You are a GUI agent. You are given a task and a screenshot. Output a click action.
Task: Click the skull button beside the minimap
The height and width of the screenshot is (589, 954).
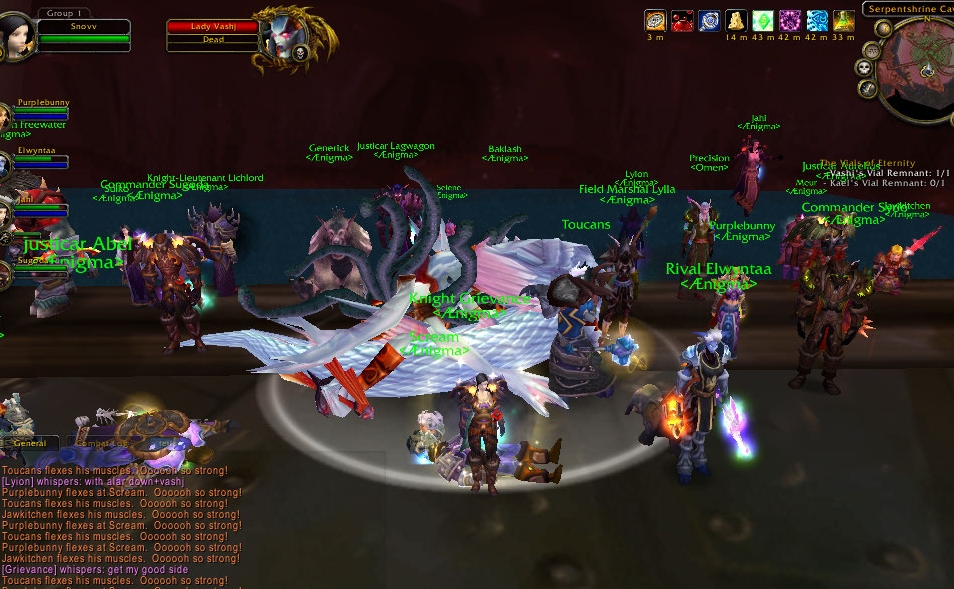[x=864, y=68]
